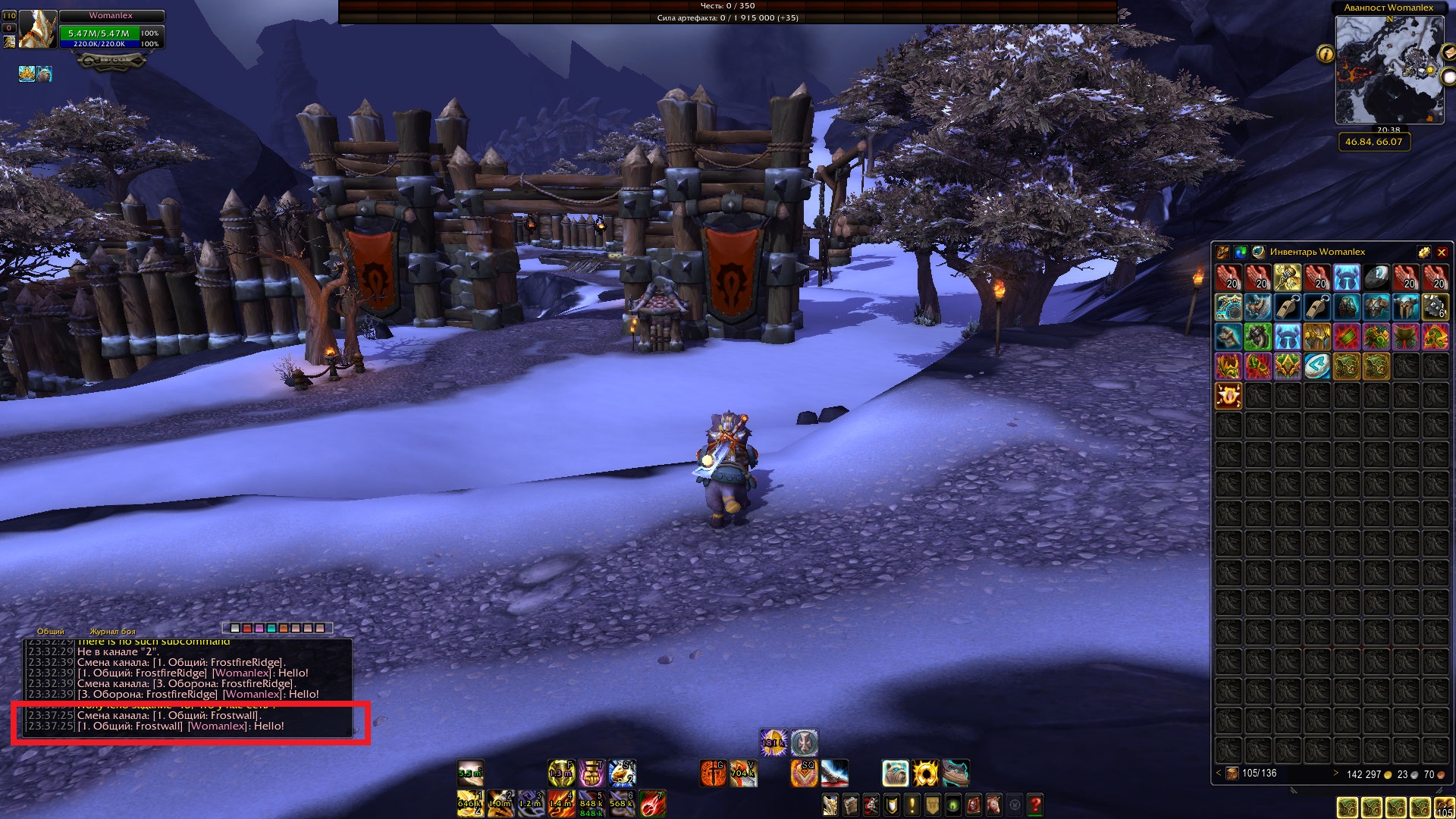Click the gold sort button in inventory header
1456x819 pixels.
(x=1423, y=253)
